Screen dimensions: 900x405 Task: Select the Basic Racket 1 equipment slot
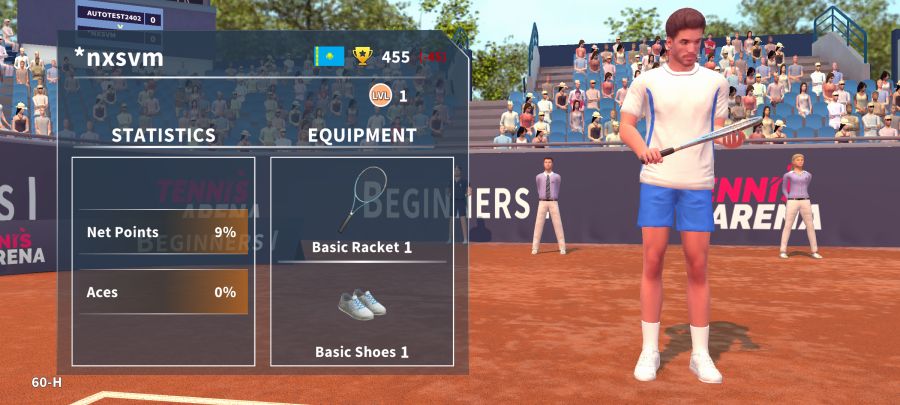(361, 210)
